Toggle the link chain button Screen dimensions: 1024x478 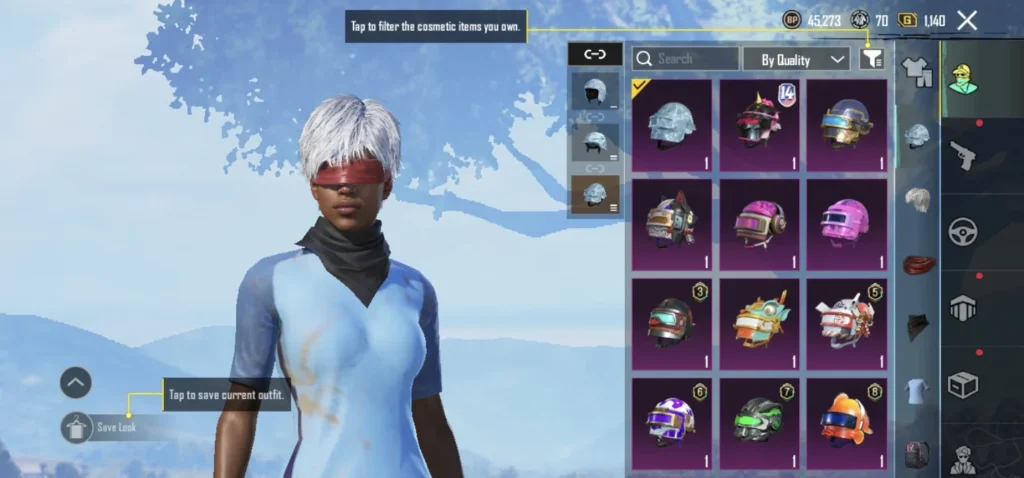(595, 55)
